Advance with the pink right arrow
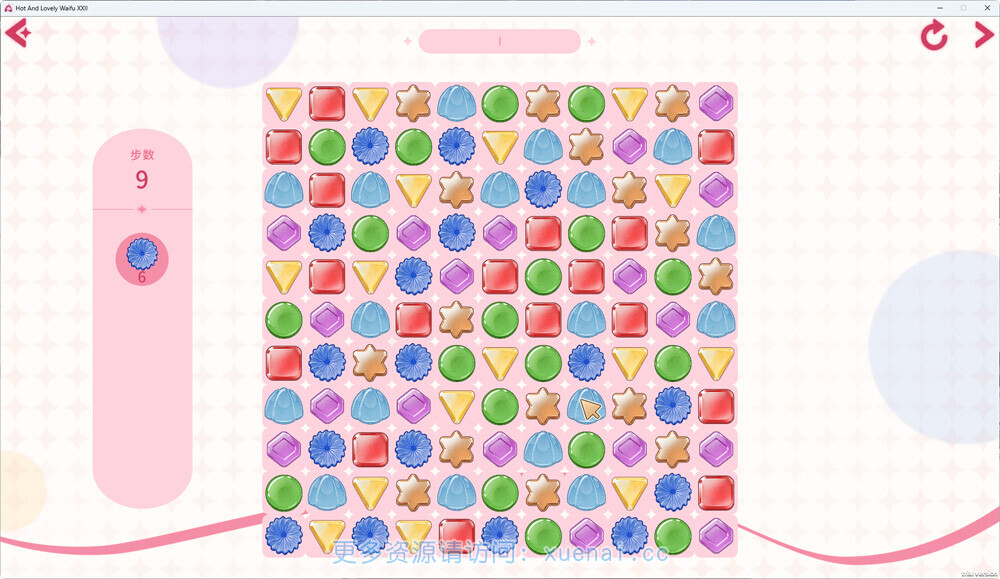The image size is (1000, 579). [x=983, y=35]
